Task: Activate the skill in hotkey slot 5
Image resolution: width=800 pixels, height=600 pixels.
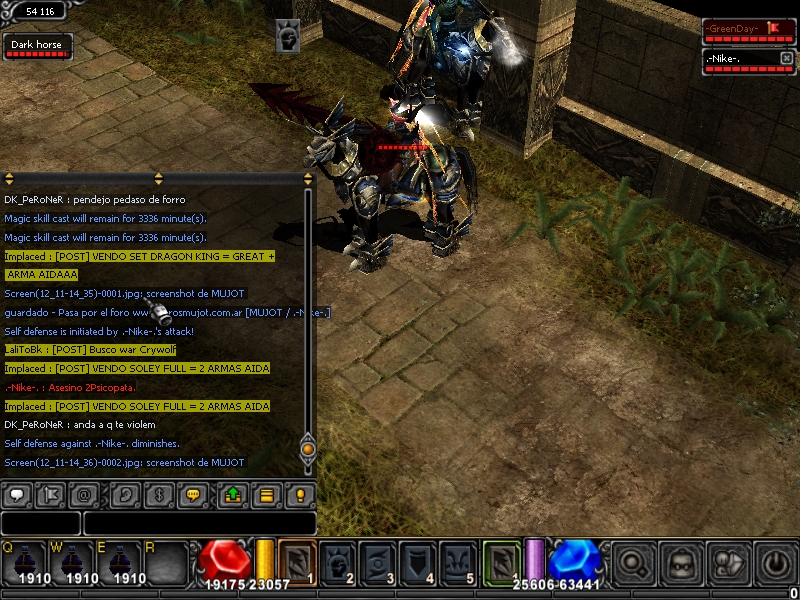Action: pos(460,561)
